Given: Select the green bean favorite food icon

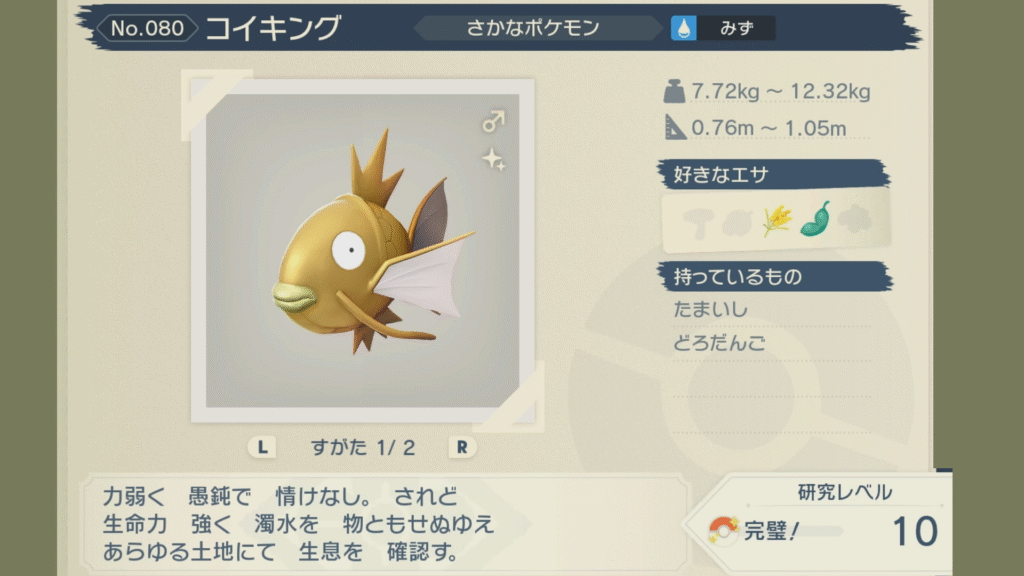Looking at the screenshot, I should [x=815, y=219].
